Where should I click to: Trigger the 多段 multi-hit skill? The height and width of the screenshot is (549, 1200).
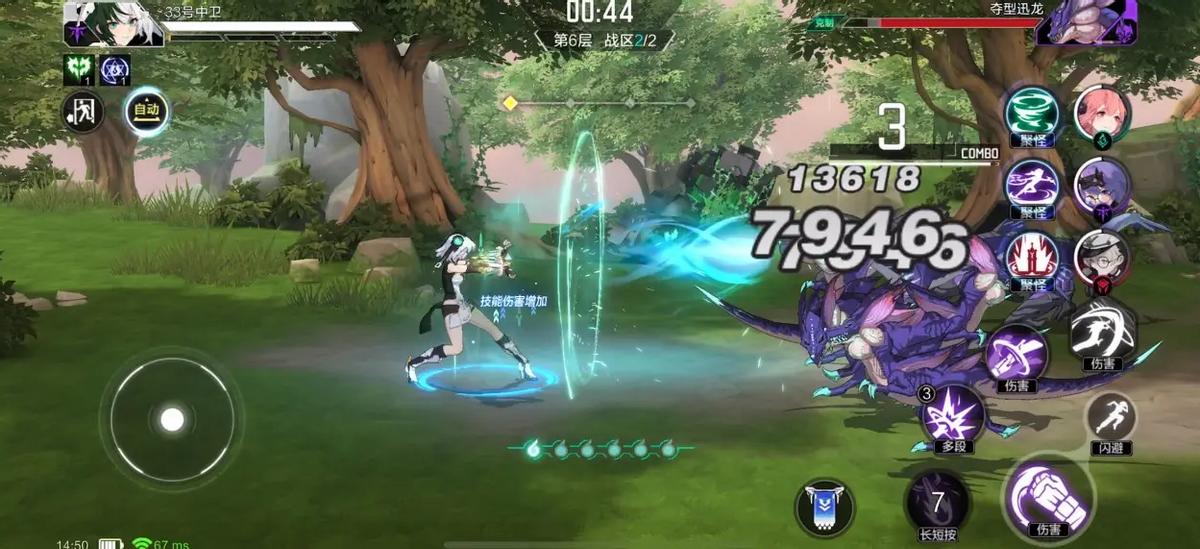tap(951, 413)
